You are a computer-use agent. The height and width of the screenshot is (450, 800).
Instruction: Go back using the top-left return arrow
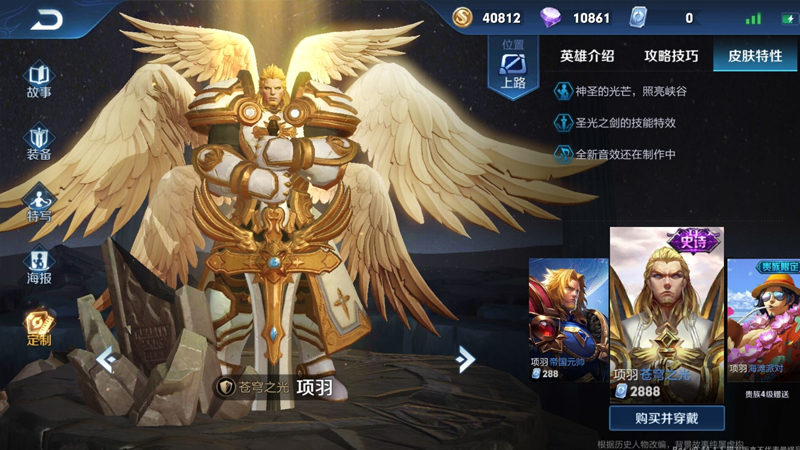45,19
